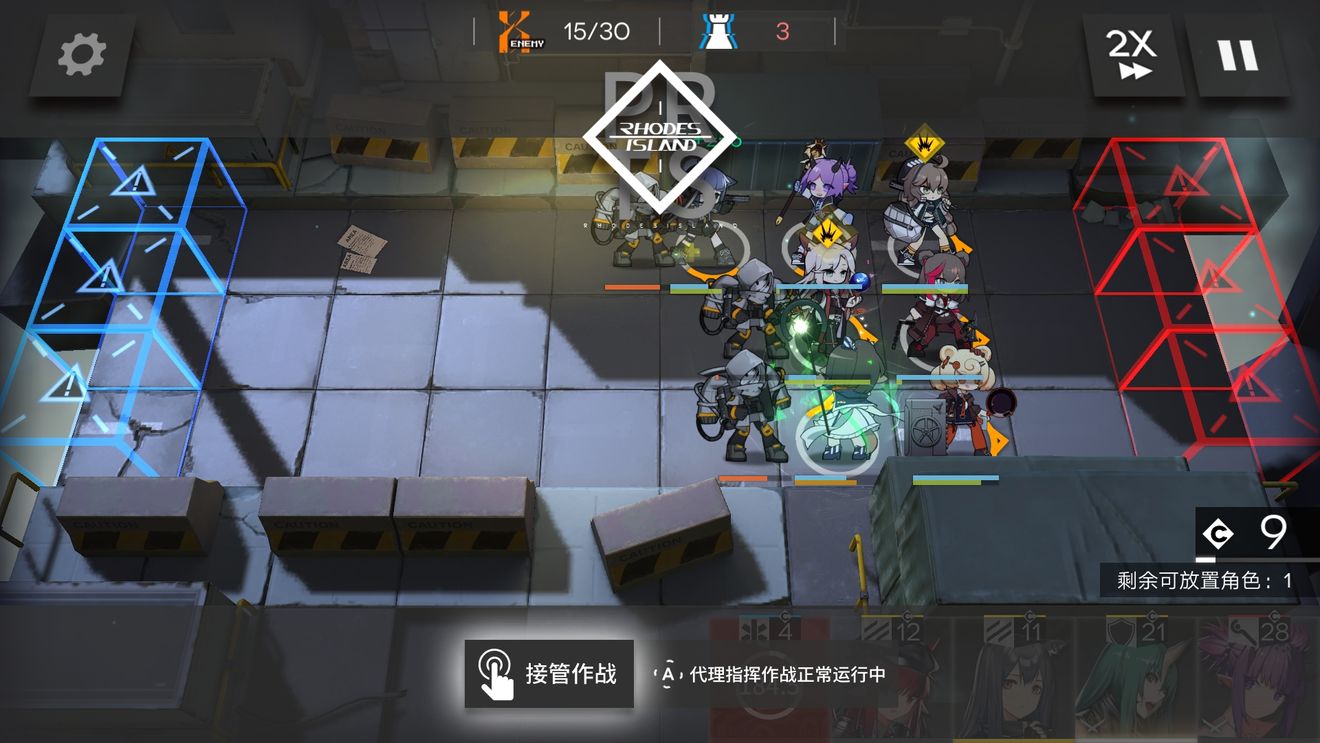Toggle the 2X battle speed control
The height and width of the screenshot is (743, 1320).
1131,53
